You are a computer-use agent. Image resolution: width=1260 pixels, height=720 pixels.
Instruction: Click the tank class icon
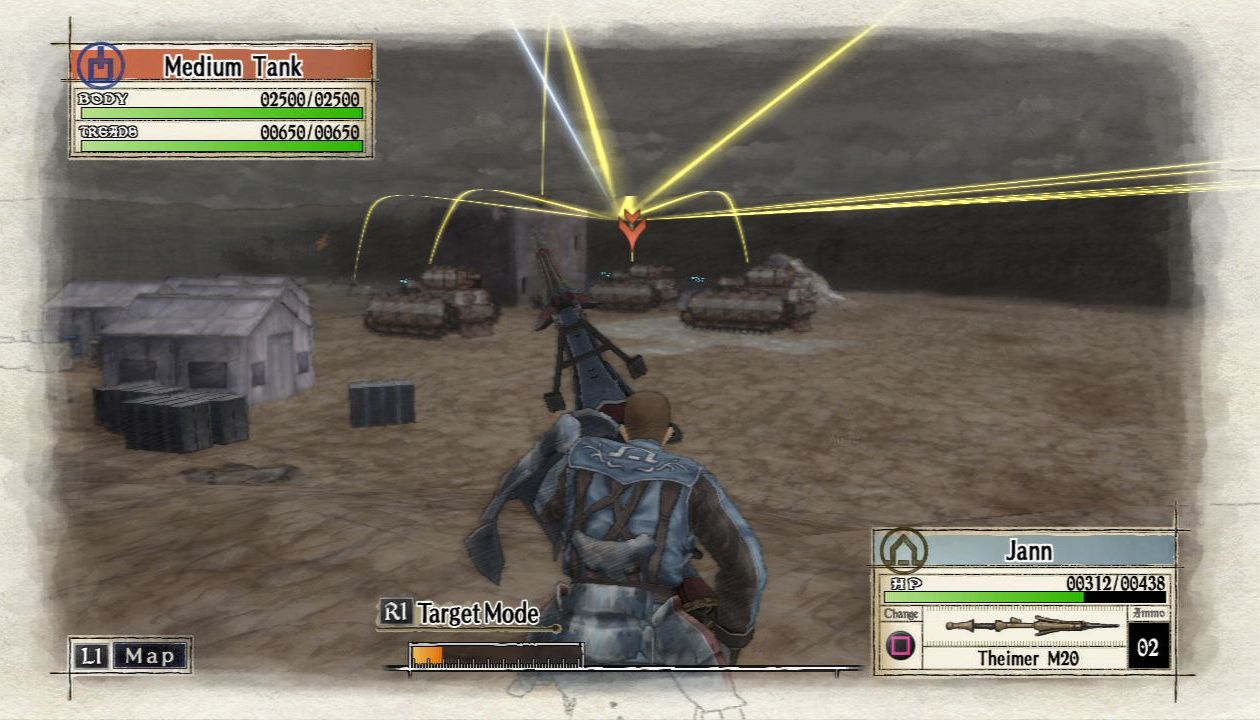100,66
